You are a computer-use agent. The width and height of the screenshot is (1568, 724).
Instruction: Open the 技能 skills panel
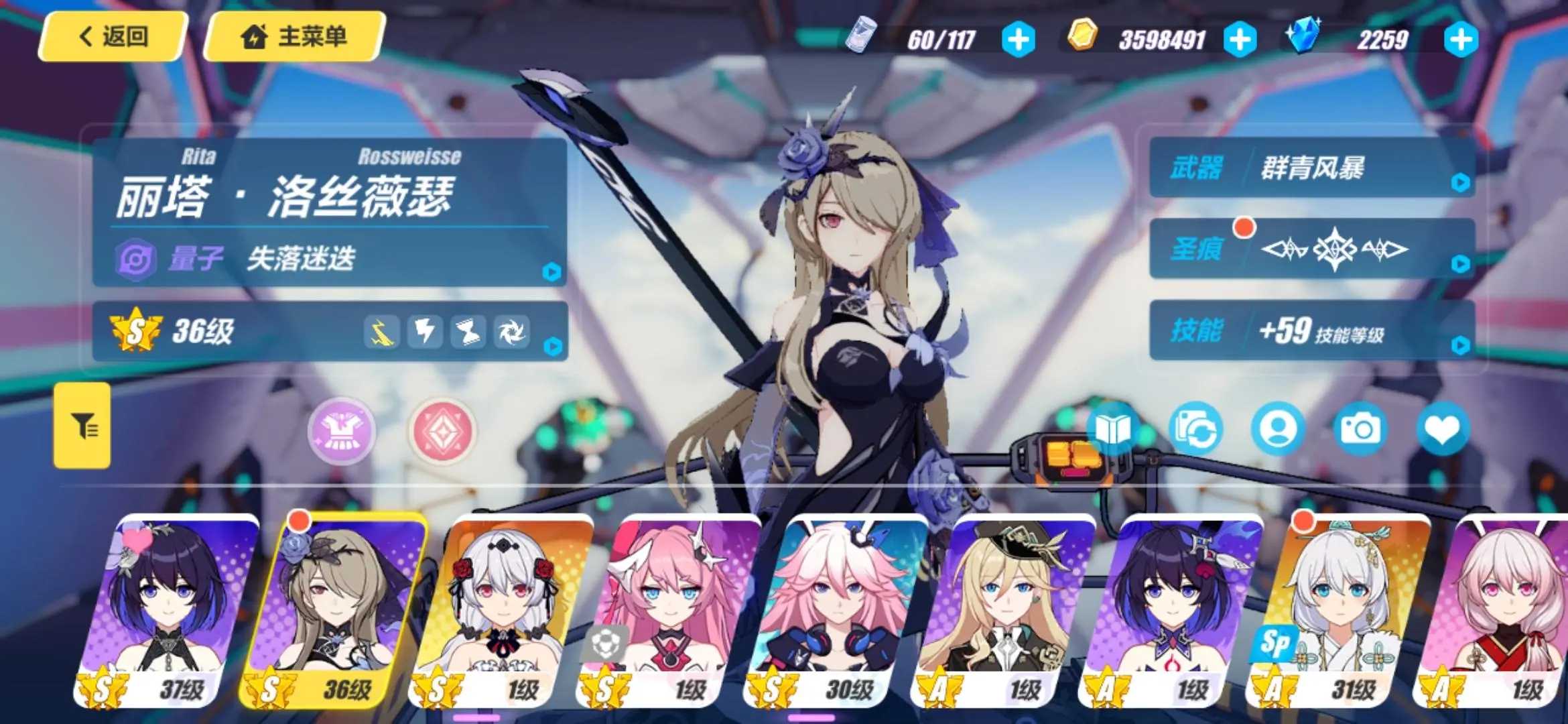[x=1311, y=330]
